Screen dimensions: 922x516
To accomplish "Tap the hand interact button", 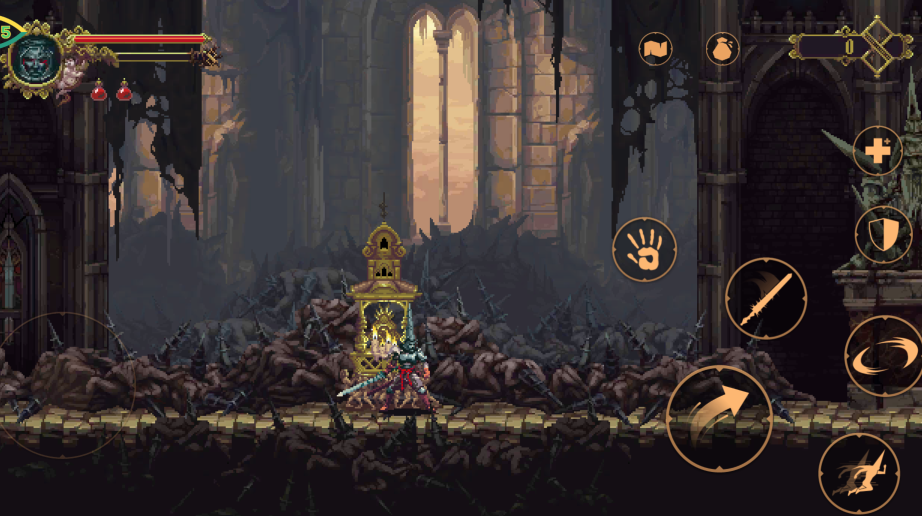I will pos(644,249).
